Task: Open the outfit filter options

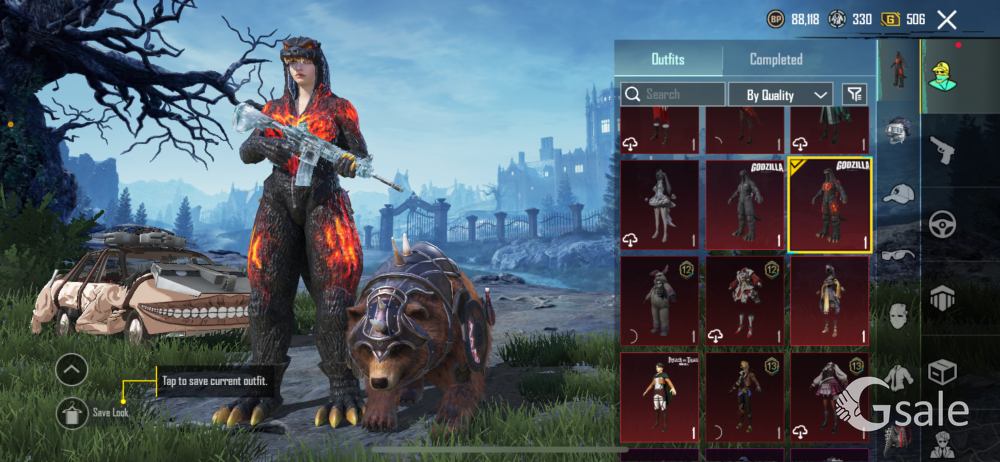Action: point(854,94)
